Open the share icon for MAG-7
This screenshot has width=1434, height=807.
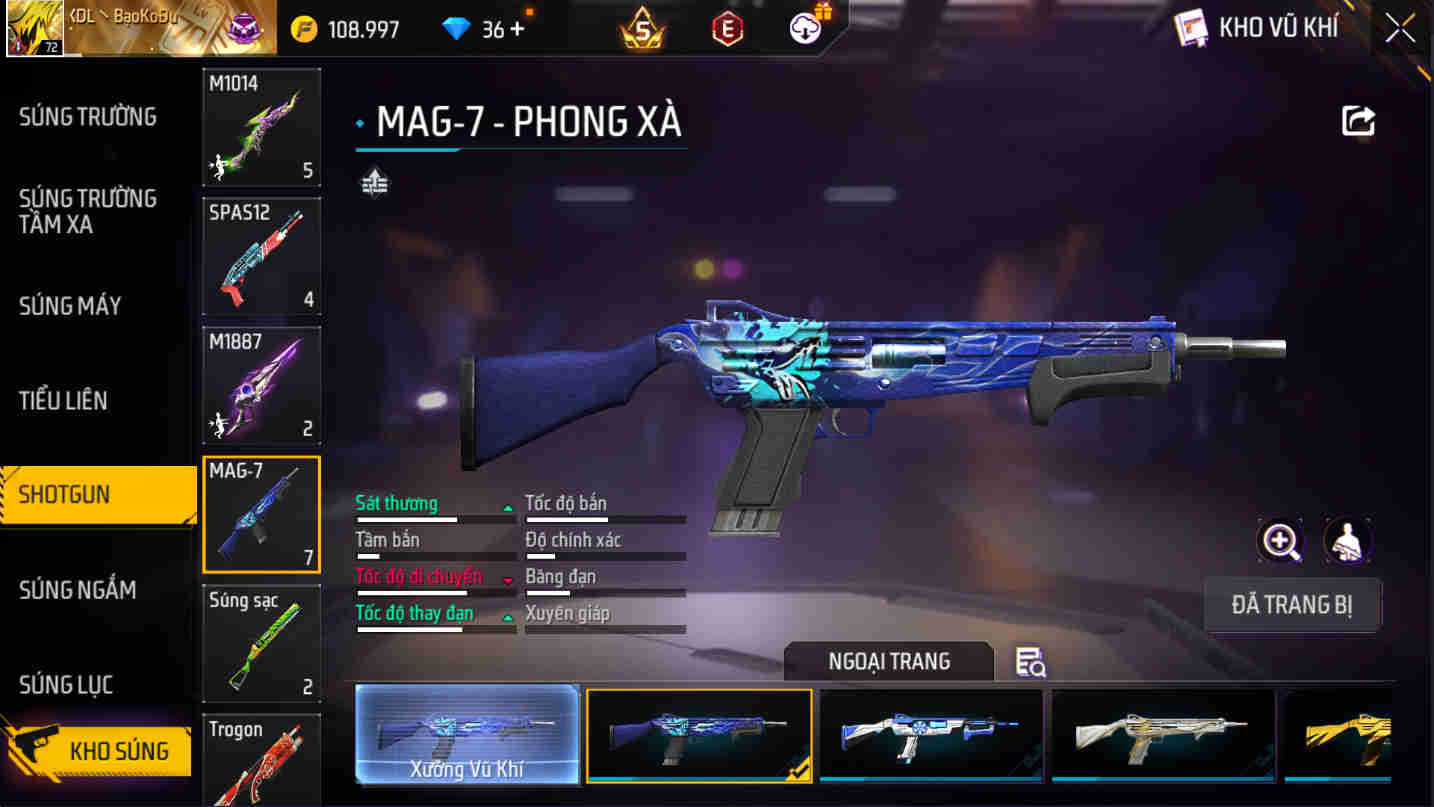pos(1357,119)
